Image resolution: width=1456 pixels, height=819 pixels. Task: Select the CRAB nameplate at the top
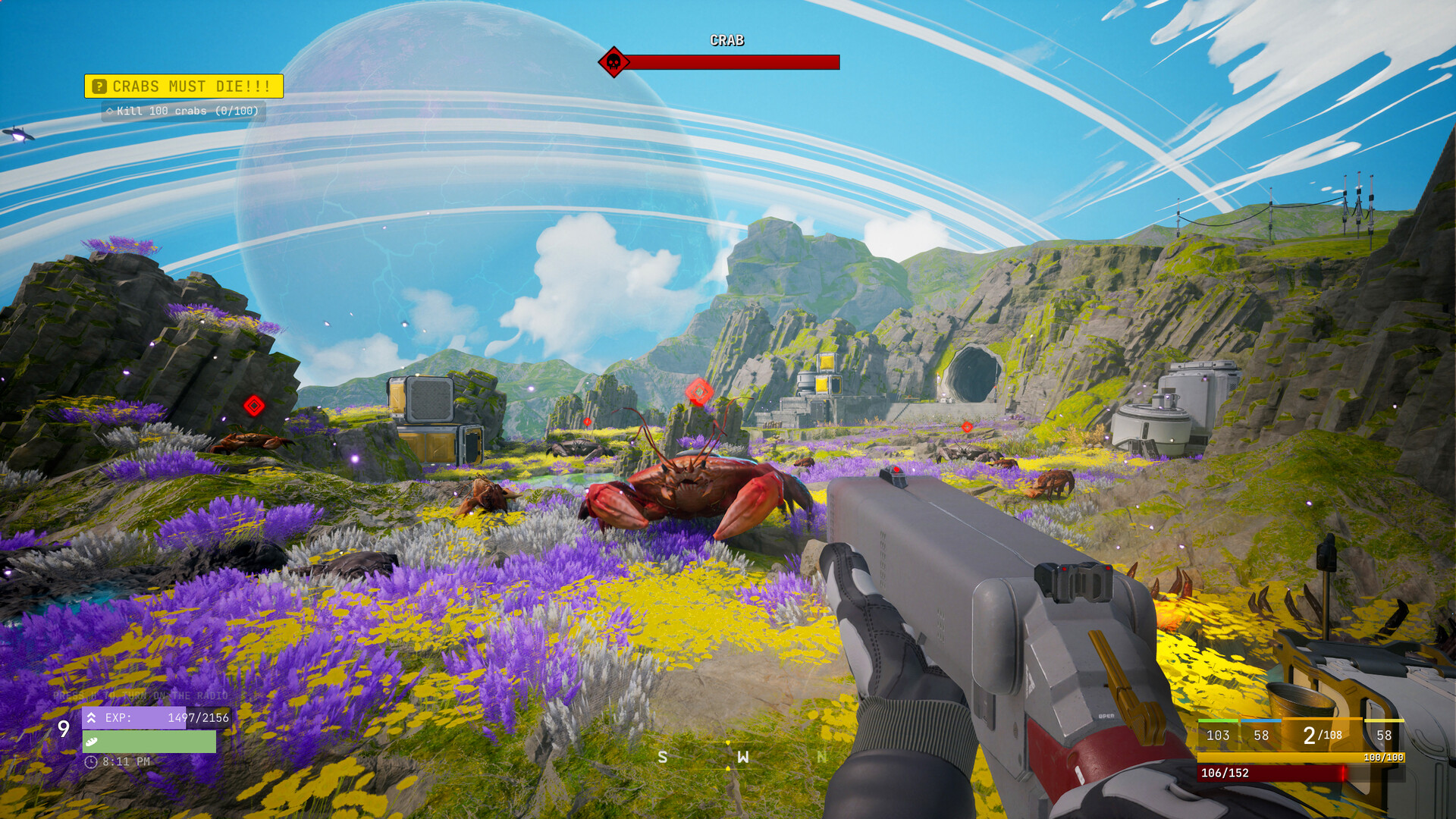pyautogui.click(x=727, y=39)
